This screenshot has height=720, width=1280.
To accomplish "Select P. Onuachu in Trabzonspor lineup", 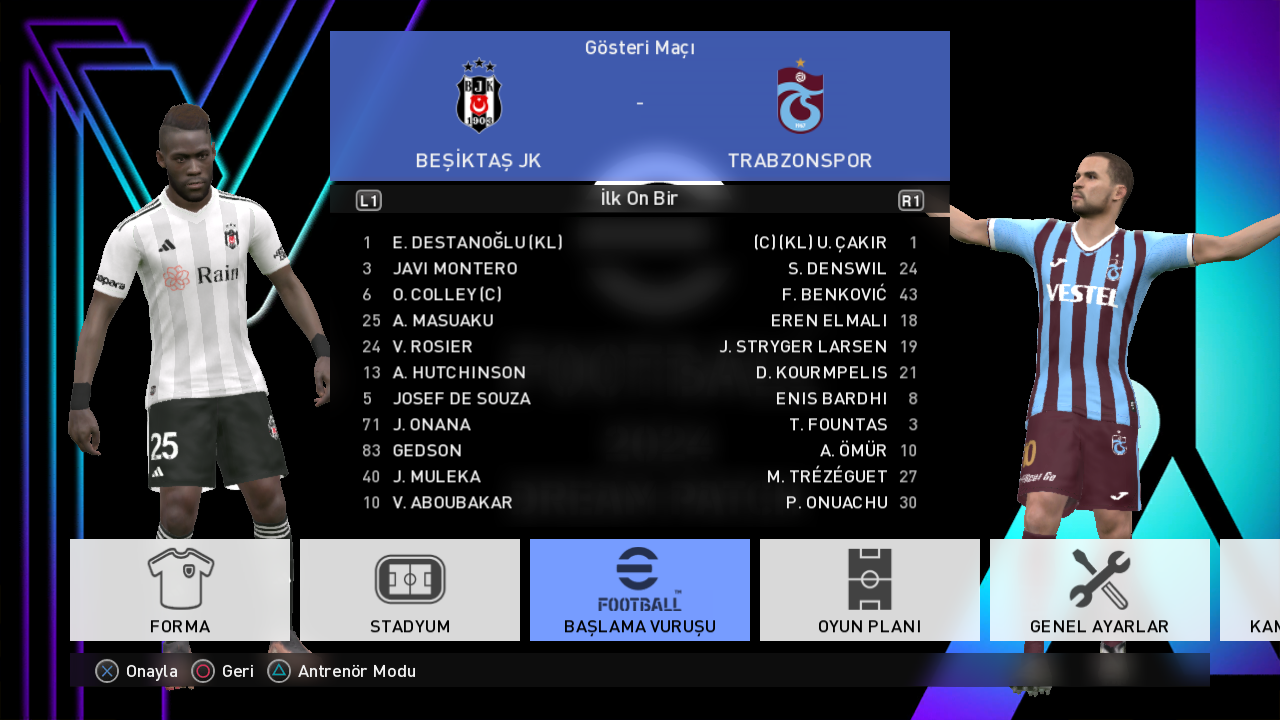I will pyautogui.click(x=837, y=503).
